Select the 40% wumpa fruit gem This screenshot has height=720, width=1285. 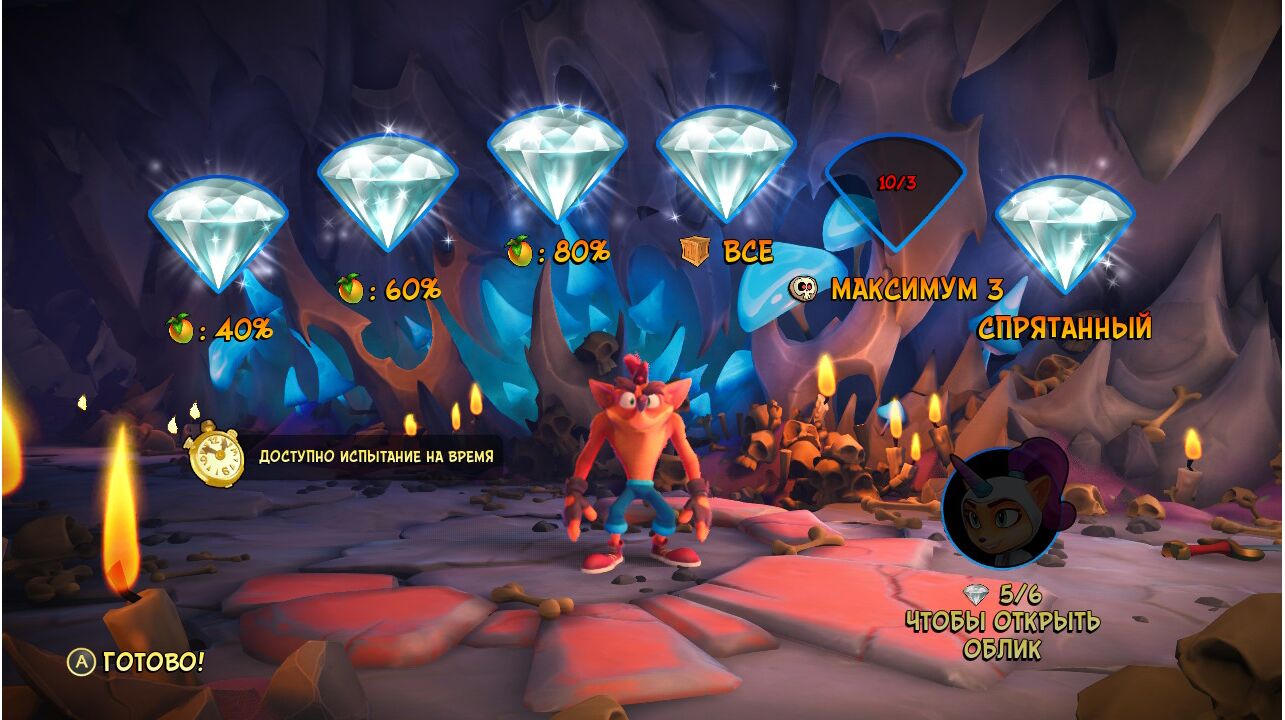(218, 232)
